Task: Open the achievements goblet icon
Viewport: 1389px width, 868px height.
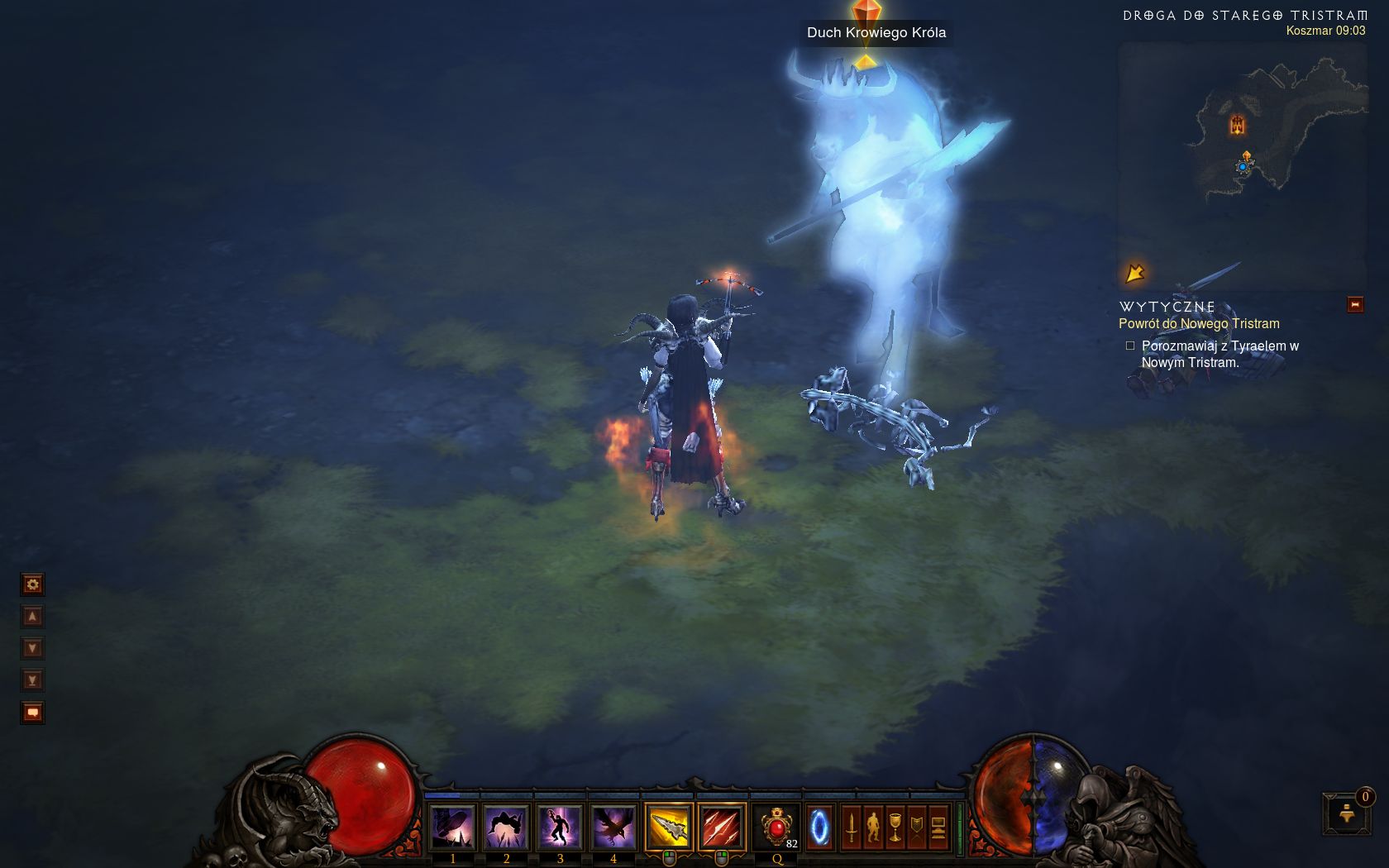Action: coord(895,827)
